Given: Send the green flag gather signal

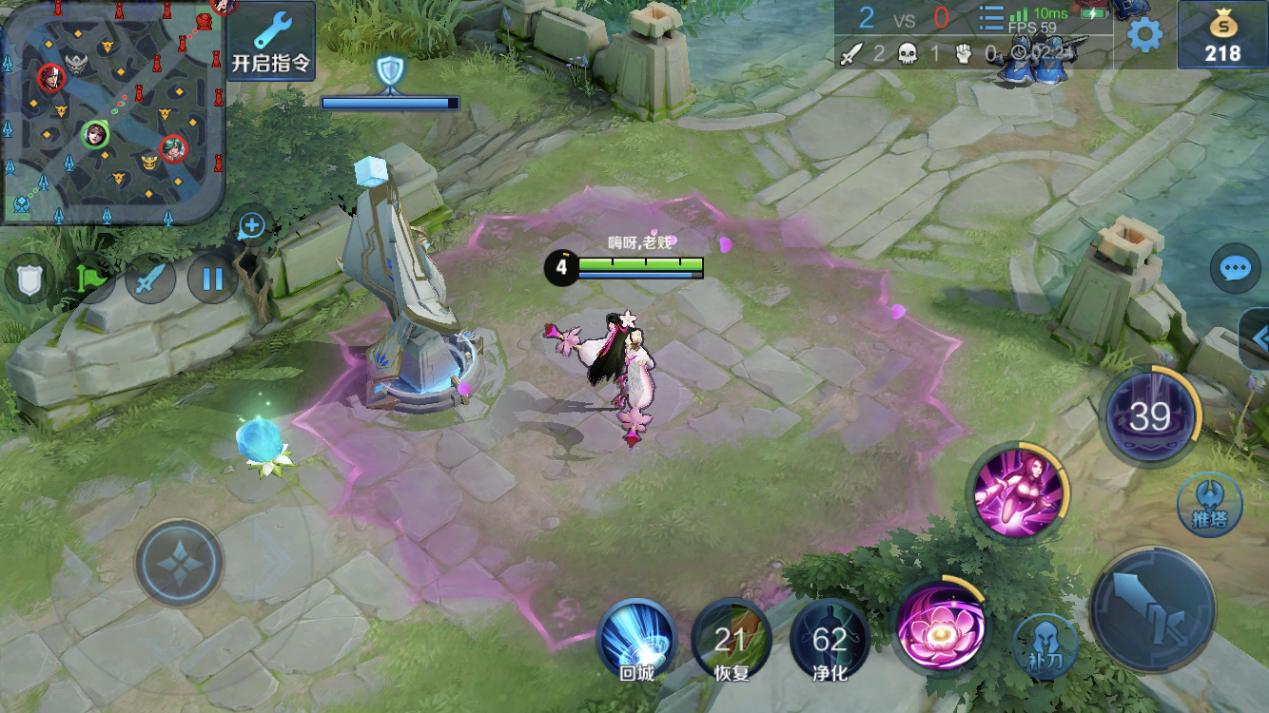Looking at the screenshot, I should 91,280.
